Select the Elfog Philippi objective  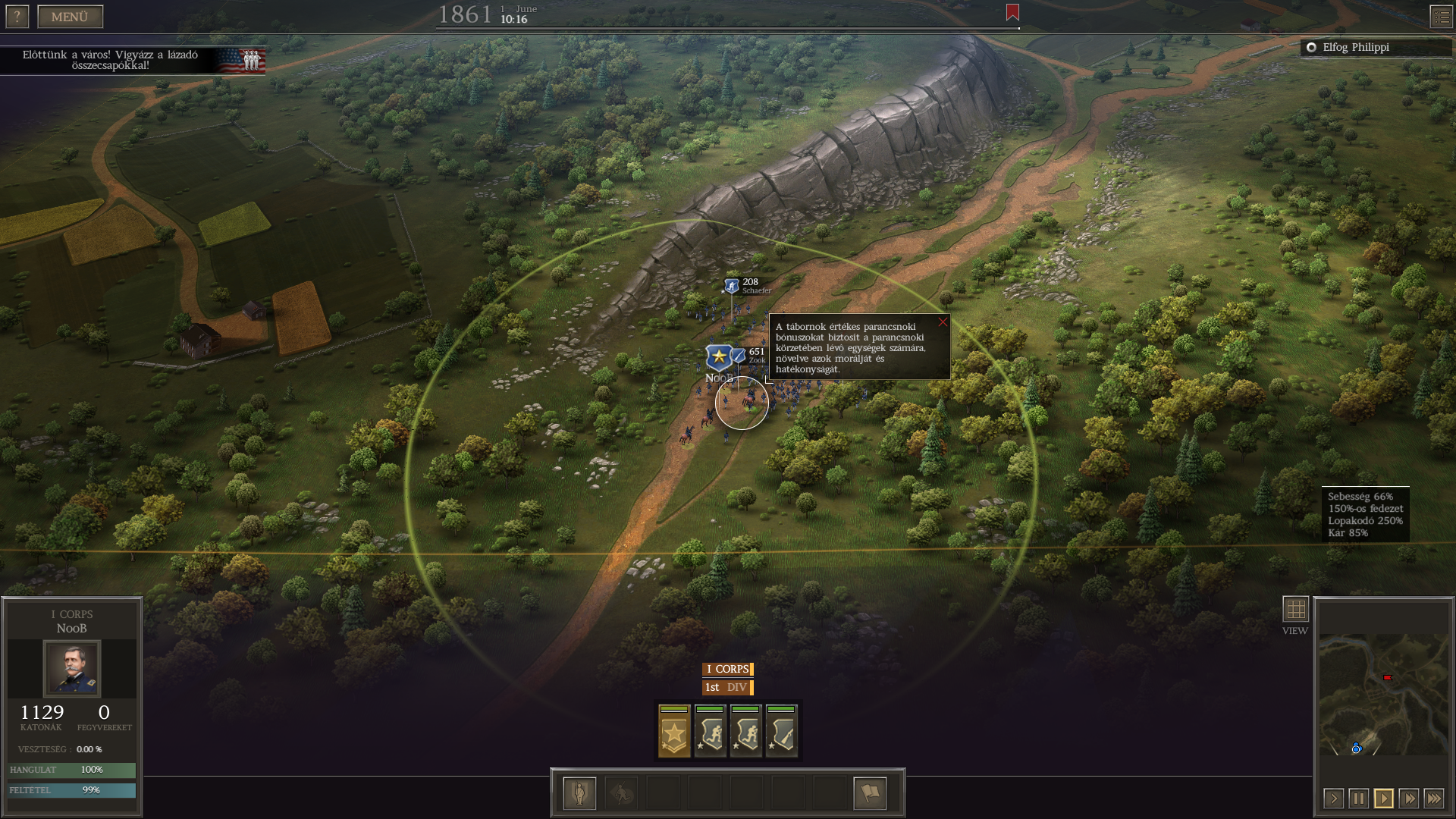[x=1355, y=47]
